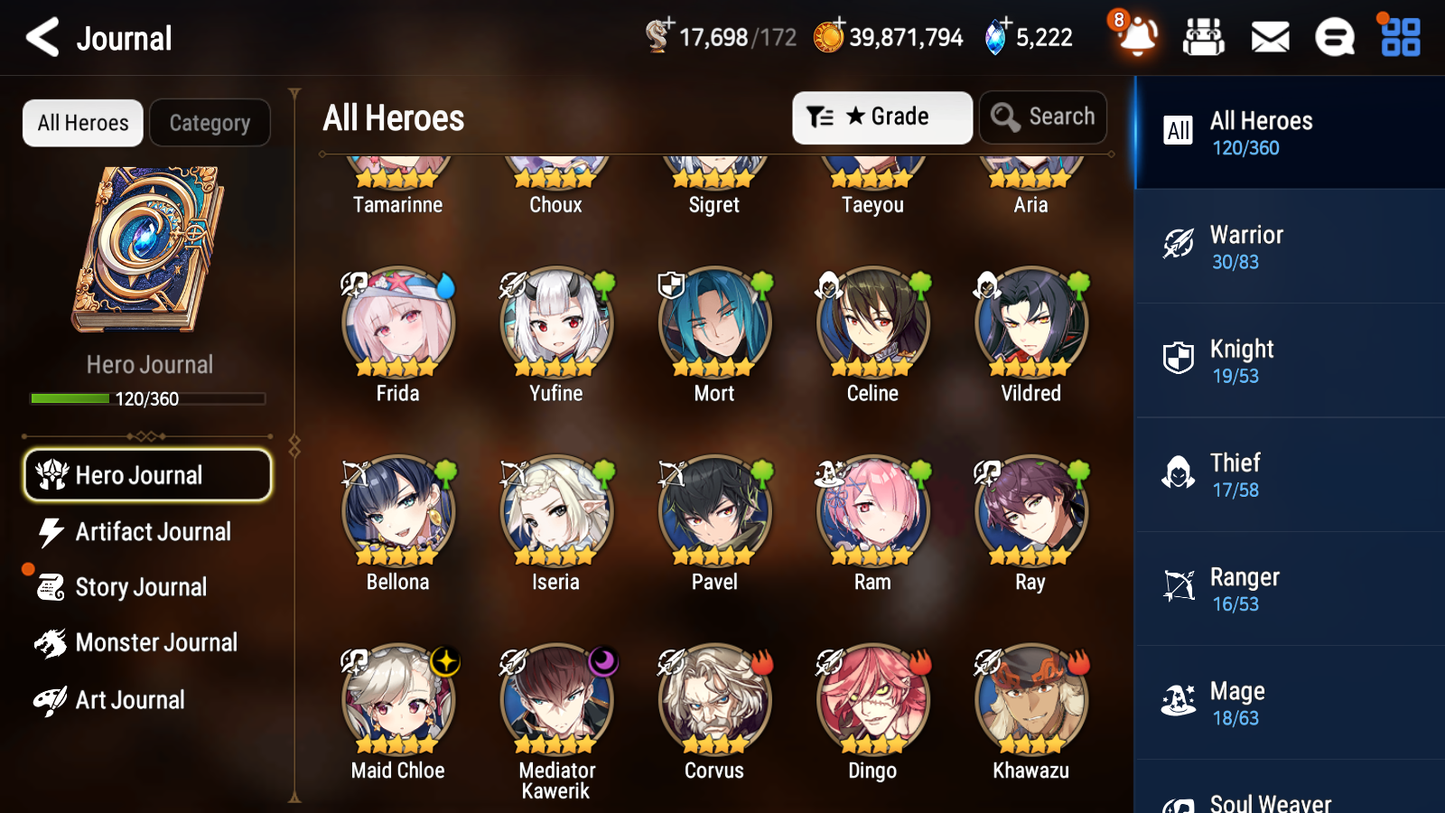Open the main menu grid icon
The width and height of the screenshot is (1445, 813).
[1399, 36]
